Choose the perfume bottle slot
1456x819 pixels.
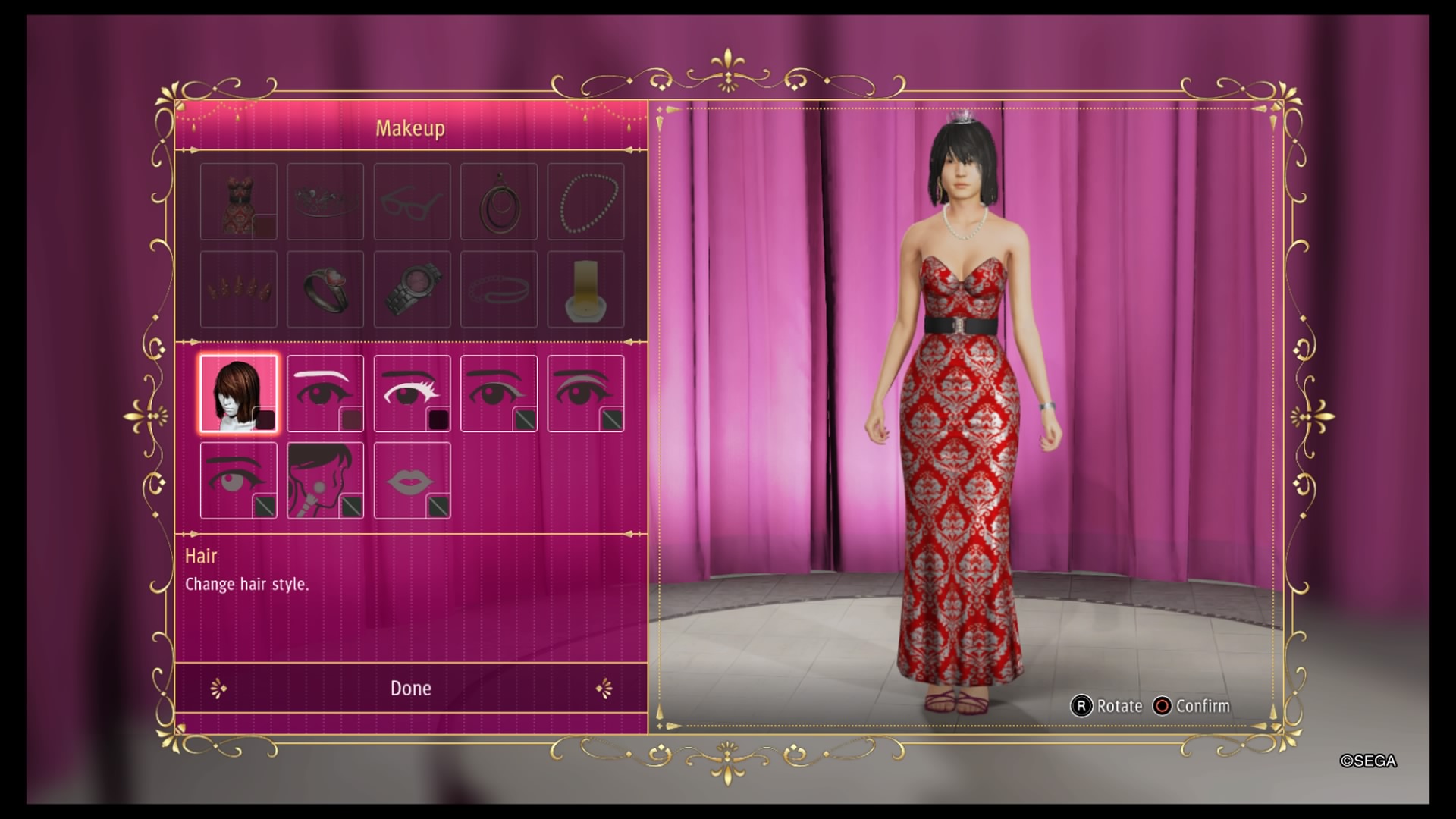pos(585,289)
